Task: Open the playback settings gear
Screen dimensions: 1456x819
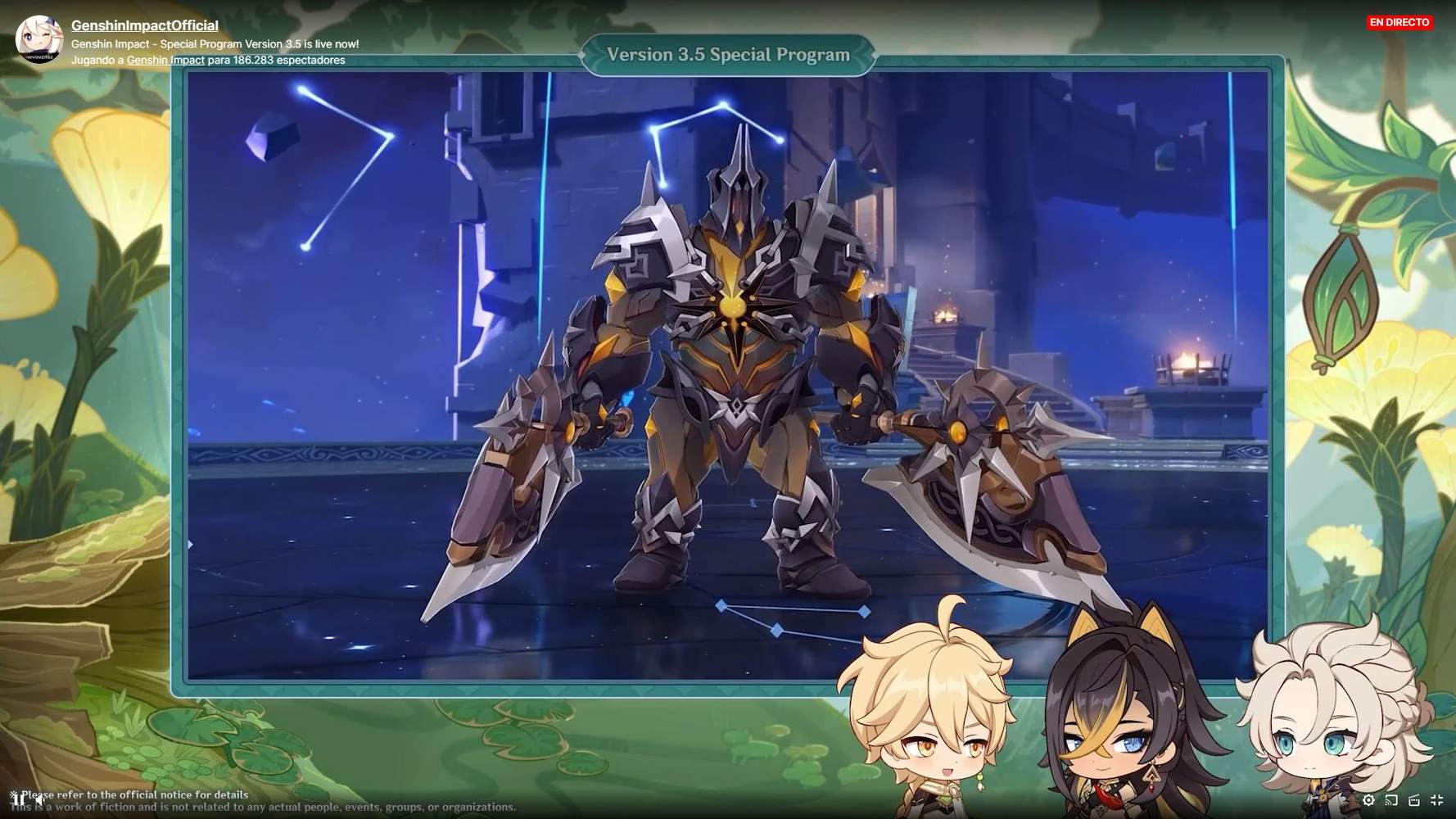Action: click(x=1368, y=801)
